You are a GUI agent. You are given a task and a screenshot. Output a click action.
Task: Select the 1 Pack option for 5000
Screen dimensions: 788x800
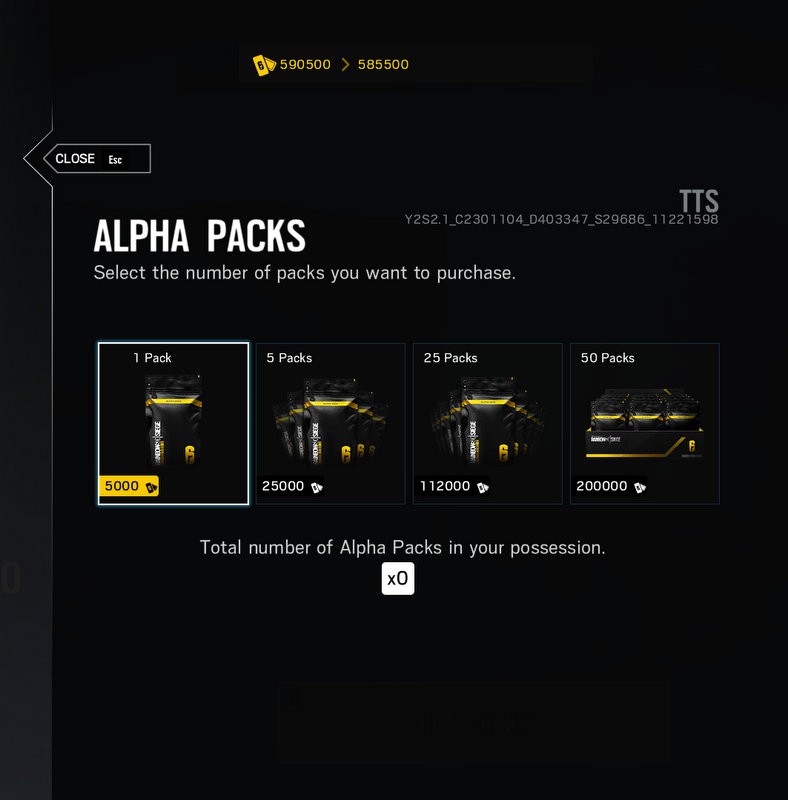pos(173,424)
